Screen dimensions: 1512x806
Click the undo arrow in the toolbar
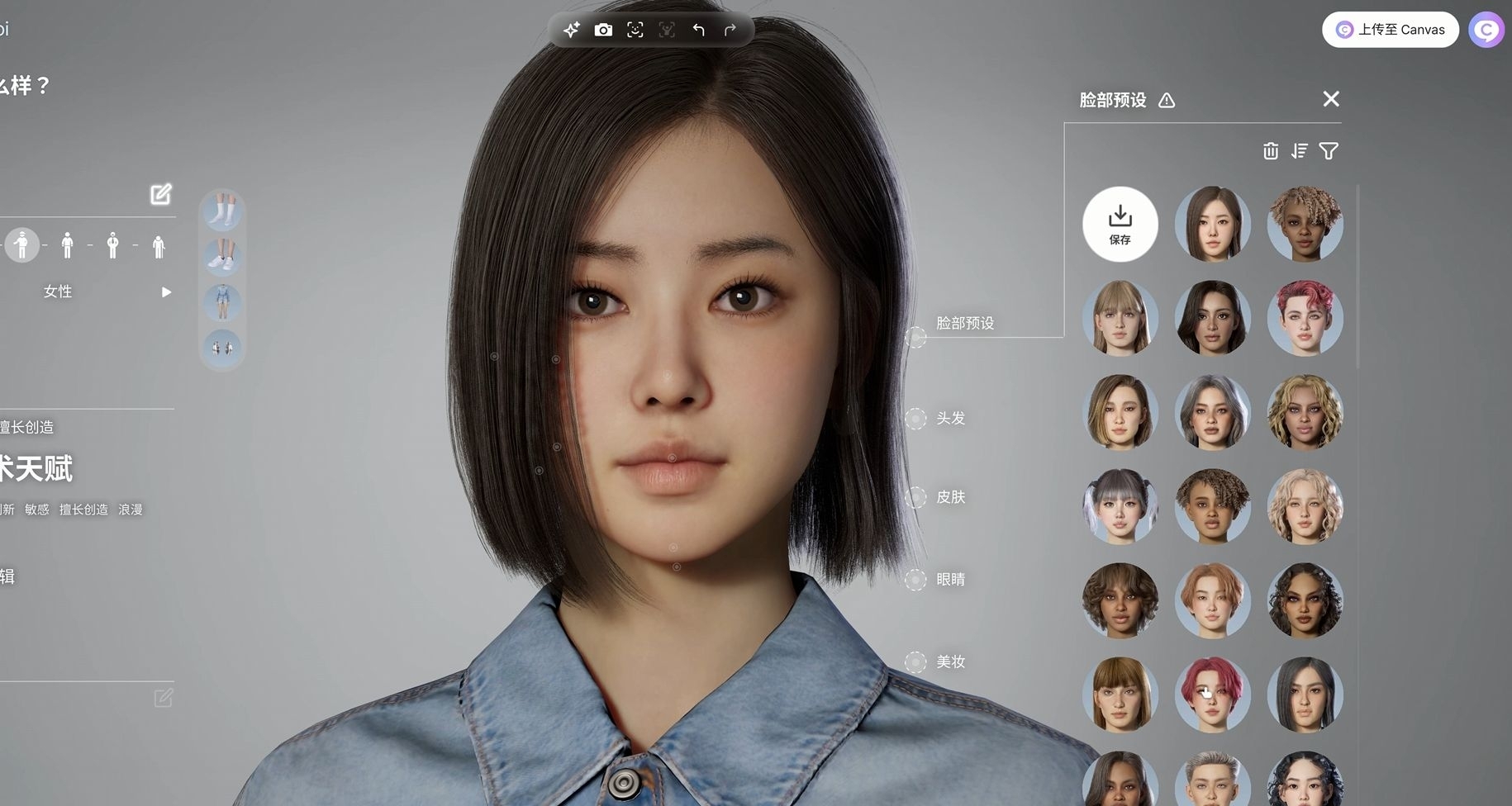point(698,29)
